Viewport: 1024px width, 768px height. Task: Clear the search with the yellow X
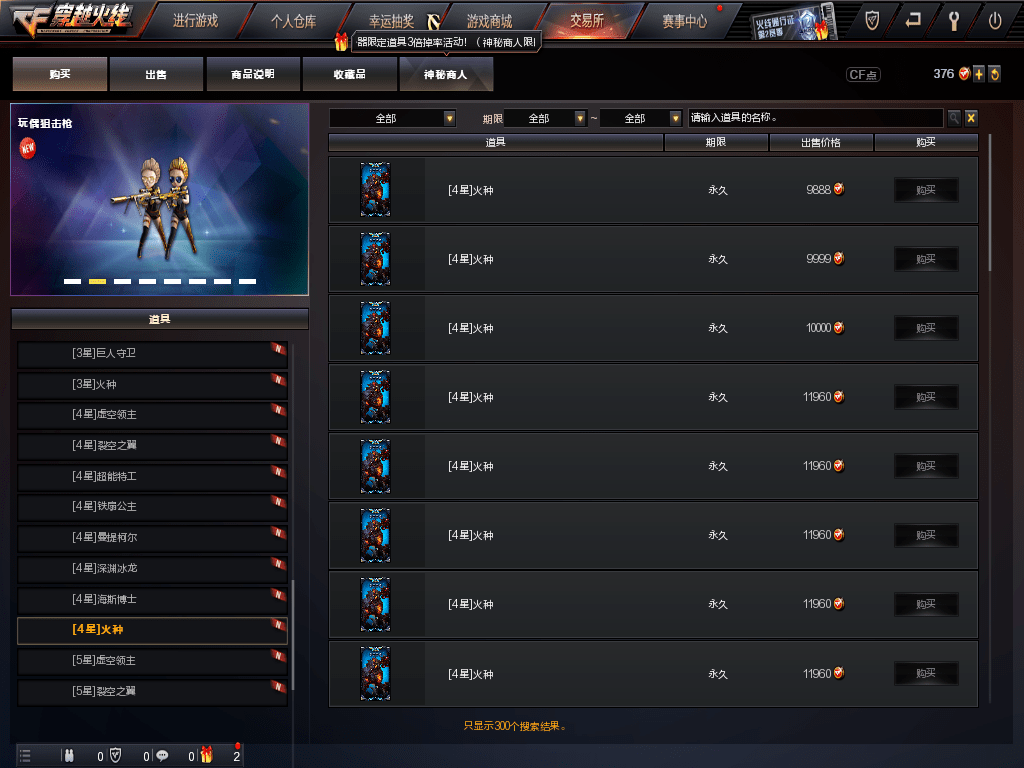coord(971,118)
